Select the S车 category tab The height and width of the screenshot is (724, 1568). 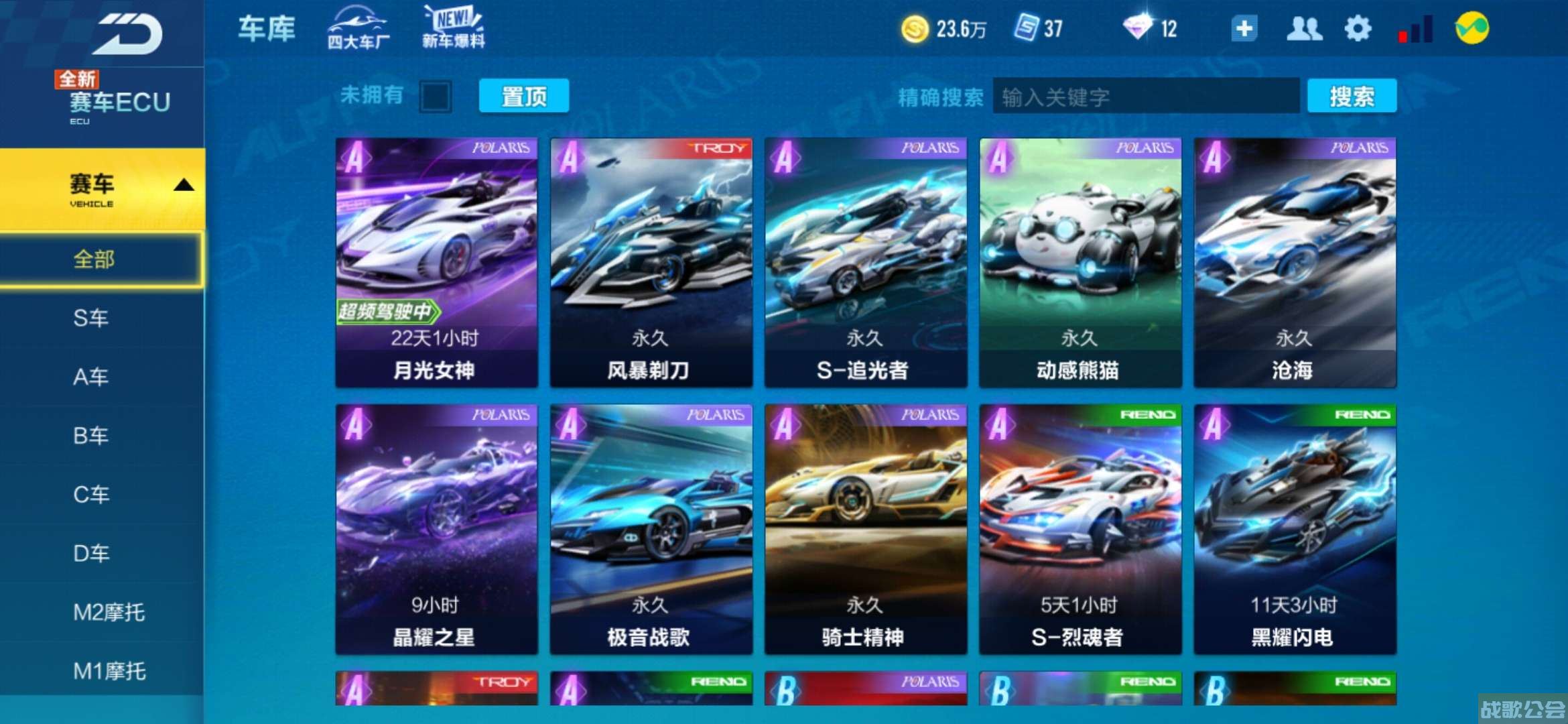94,318
